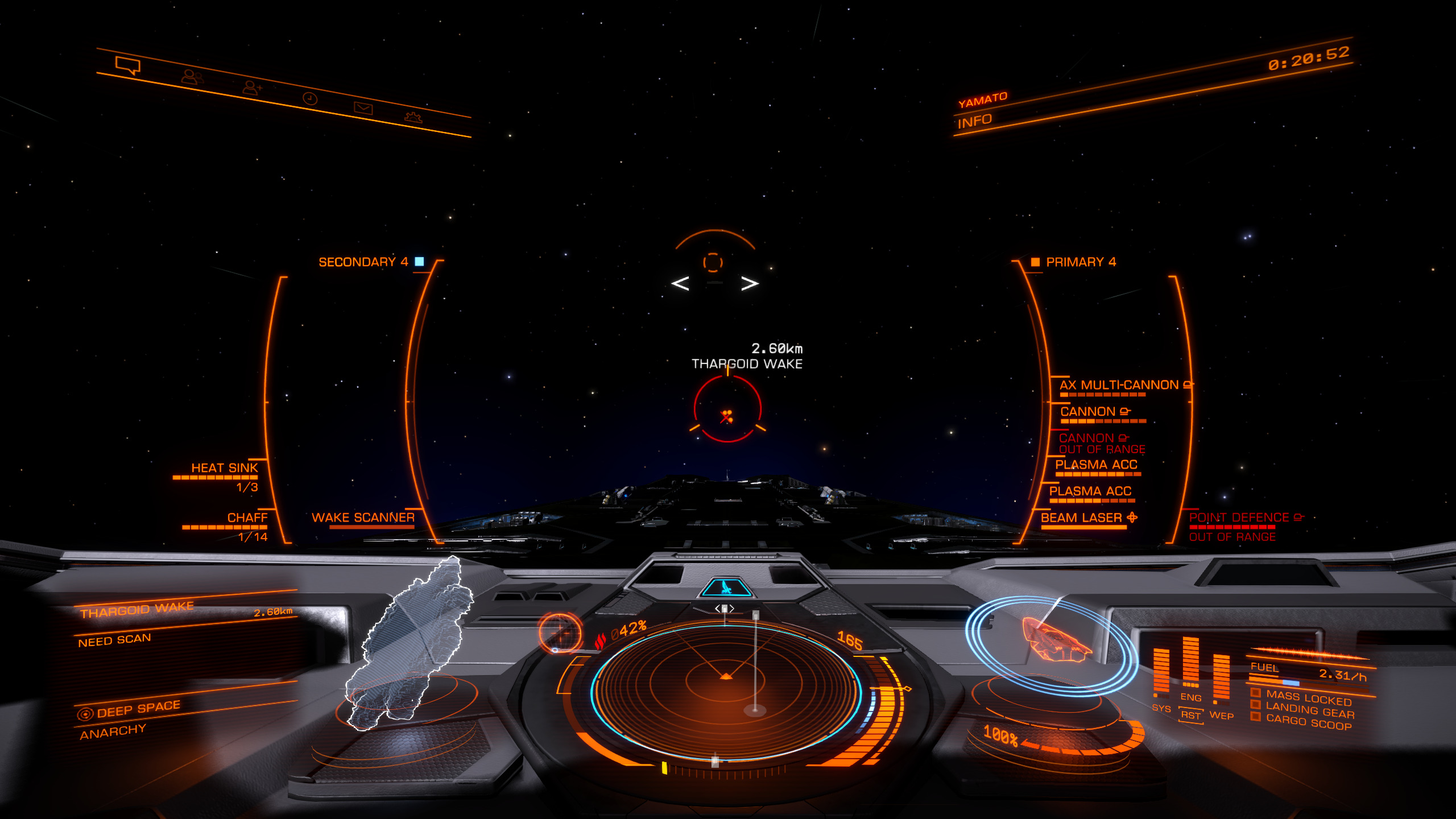Select the Wake Scanner module
1456x819 pixels.
pyautogui.click(x=363, y=518)
